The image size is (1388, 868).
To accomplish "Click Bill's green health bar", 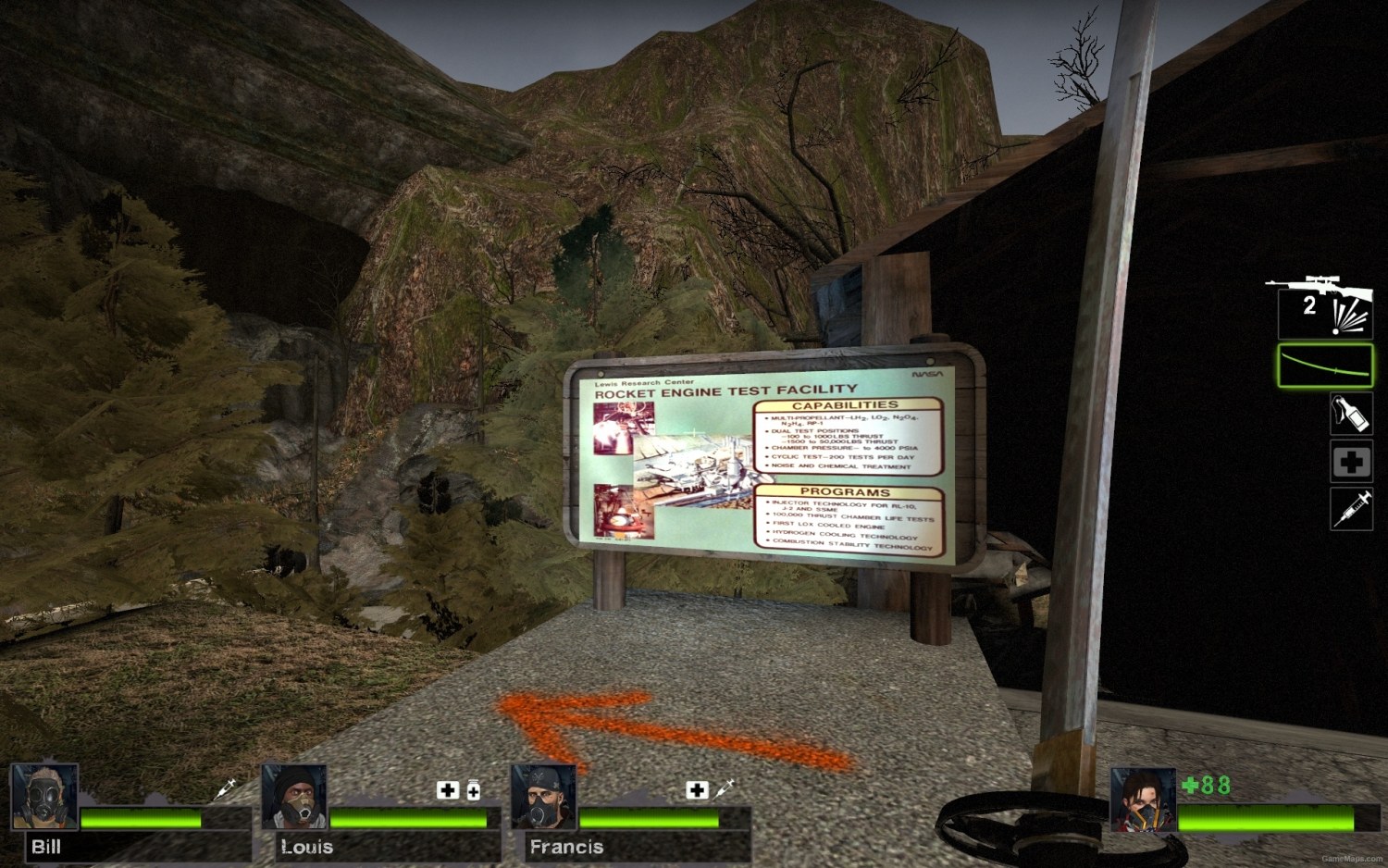I will coord(139,819).
